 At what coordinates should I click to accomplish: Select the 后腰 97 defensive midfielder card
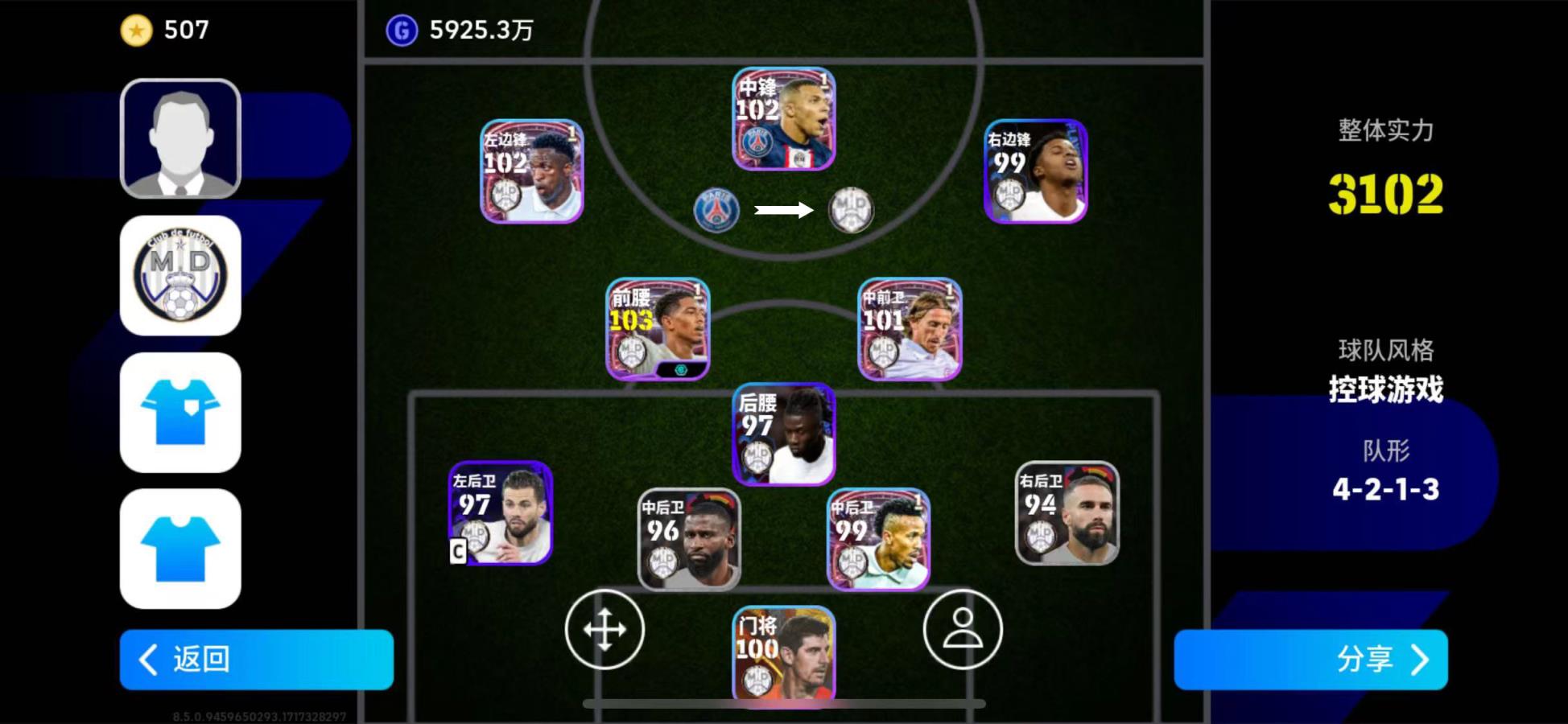point(783,434)
